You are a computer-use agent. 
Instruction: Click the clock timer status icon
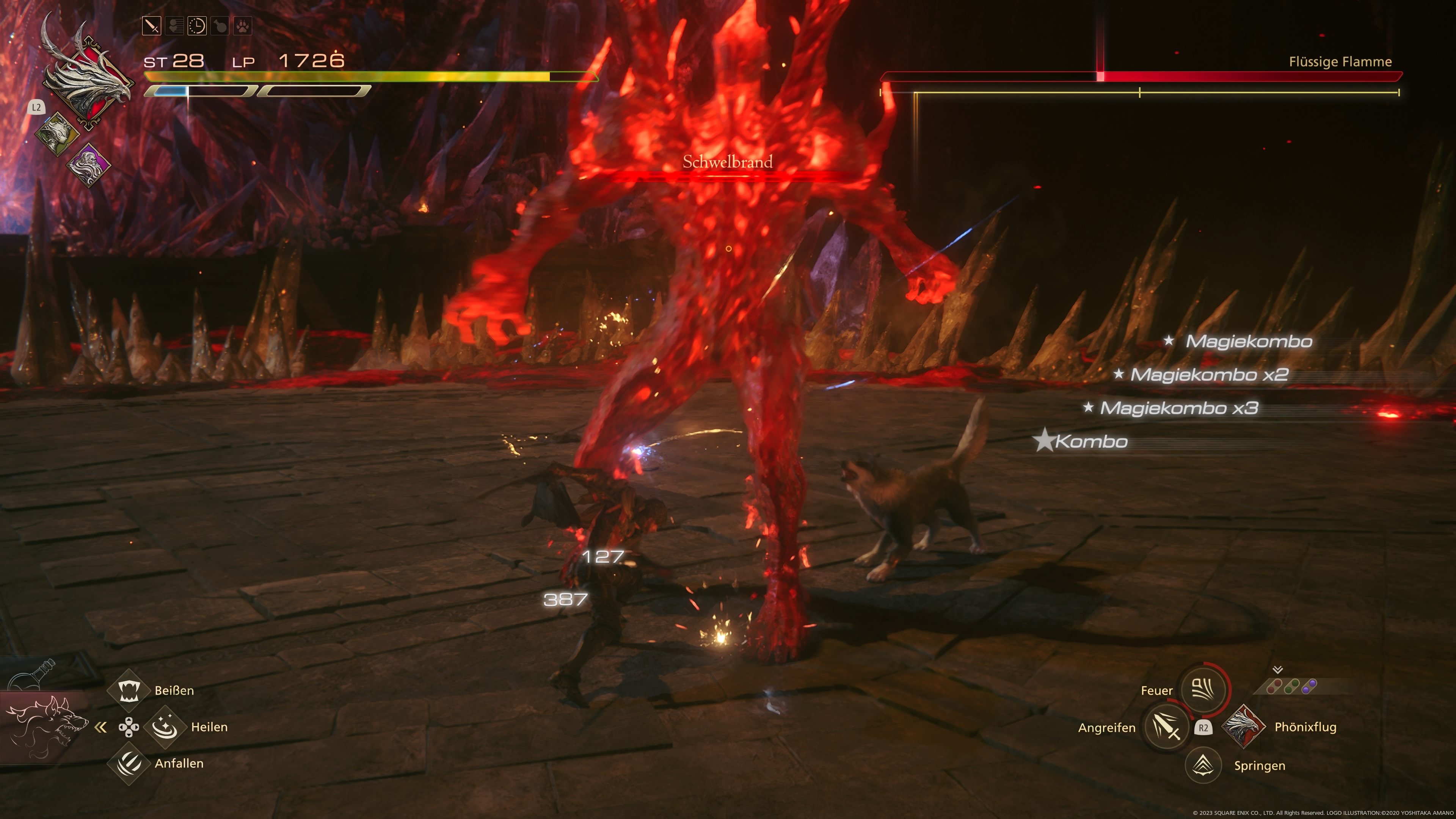pos(197,25)
